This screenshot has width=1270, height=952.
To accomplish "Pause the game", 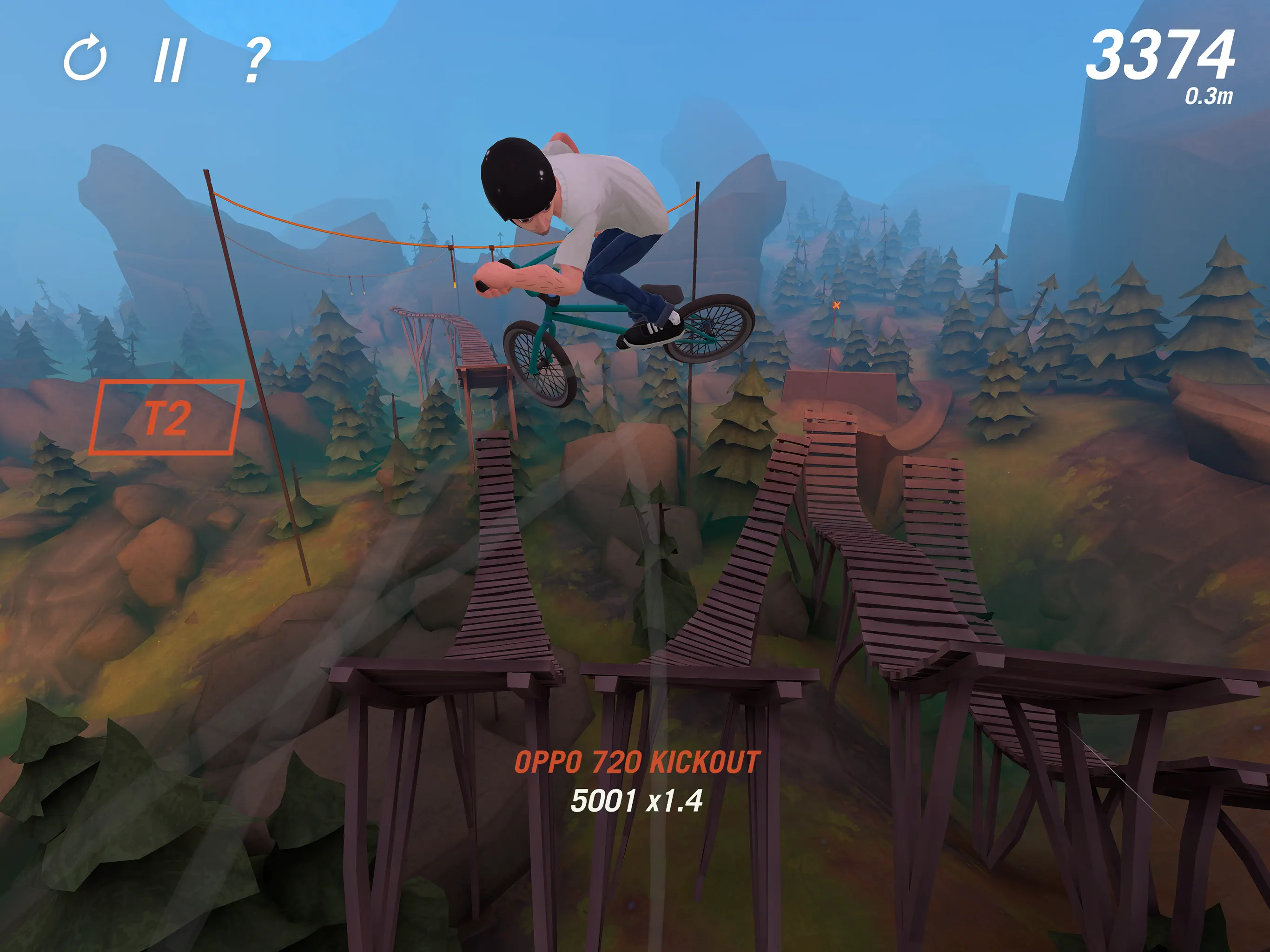I will coord(170,60).
